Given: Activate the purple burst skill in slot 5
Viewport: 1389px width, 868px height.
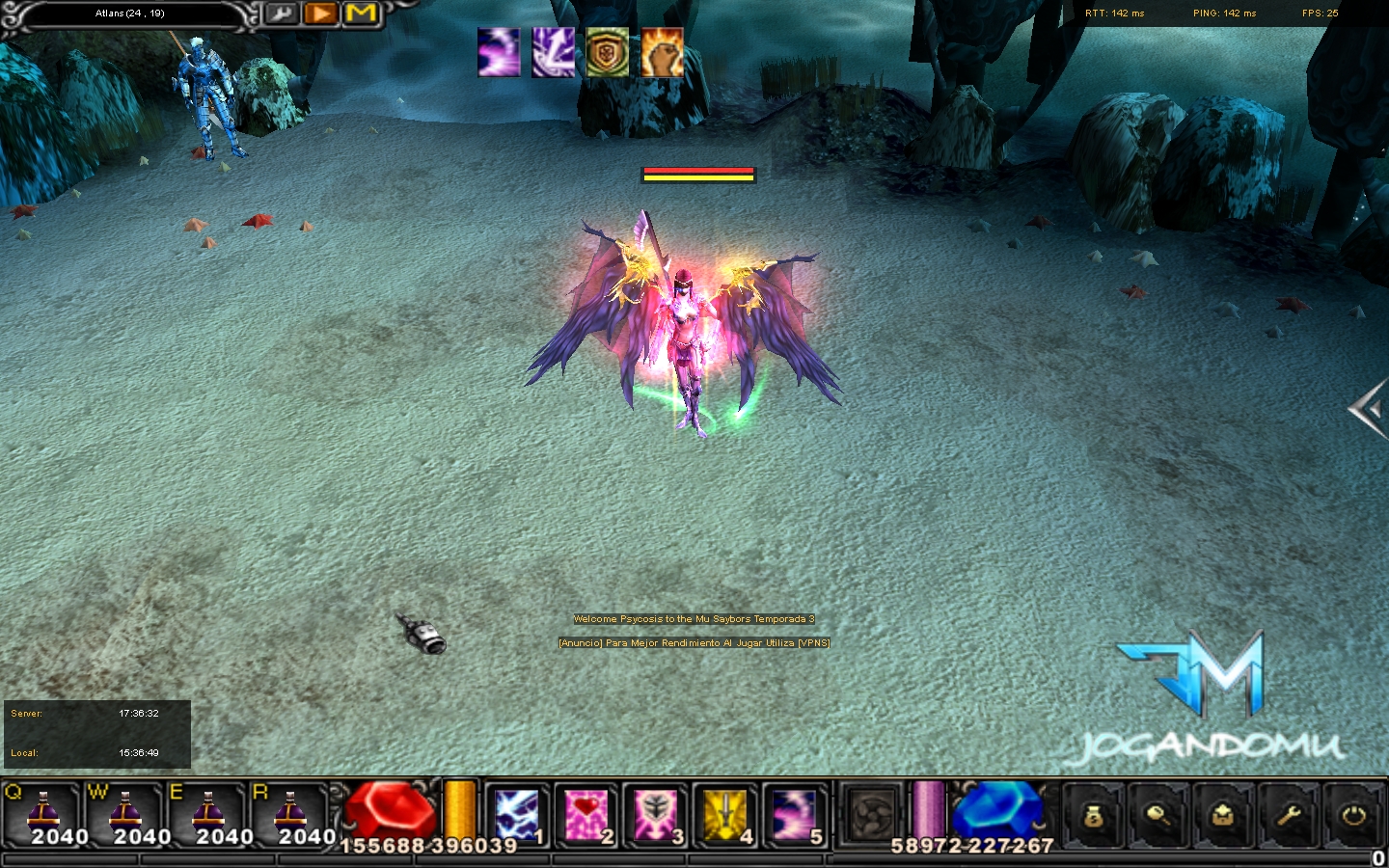Looking at the screenshot, I should [x=794, y=815].
